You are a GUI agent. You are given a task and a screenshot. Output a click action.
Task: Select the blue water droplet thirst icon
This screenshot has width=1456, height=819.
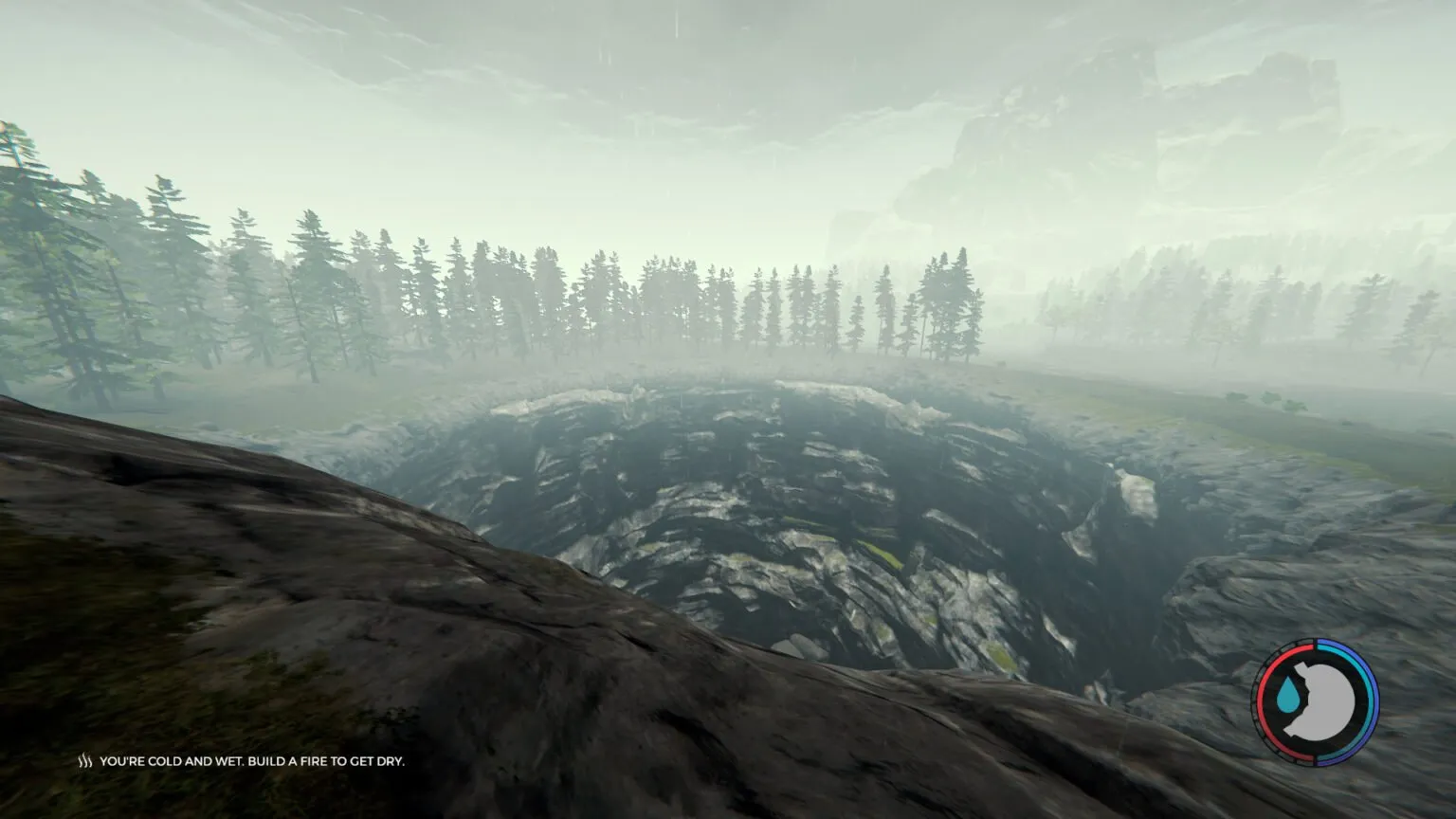(1287, 694)
